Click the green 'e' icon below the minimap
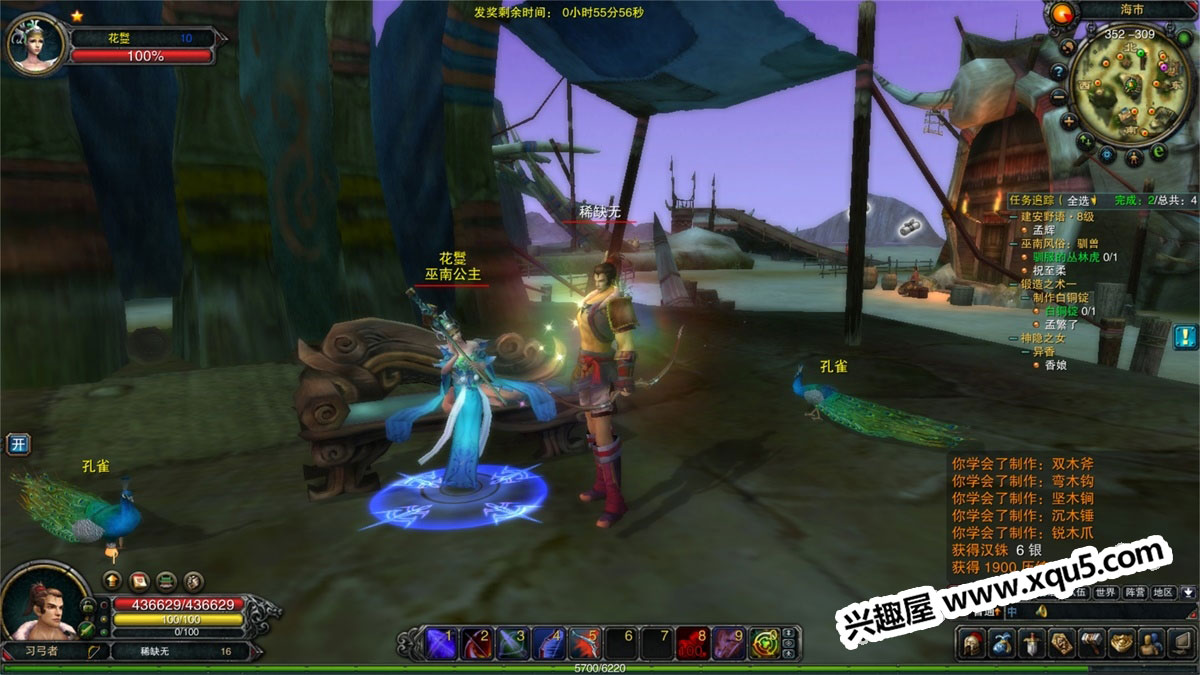This screenshot has height=675, width=1200. tap(1159, 152)
